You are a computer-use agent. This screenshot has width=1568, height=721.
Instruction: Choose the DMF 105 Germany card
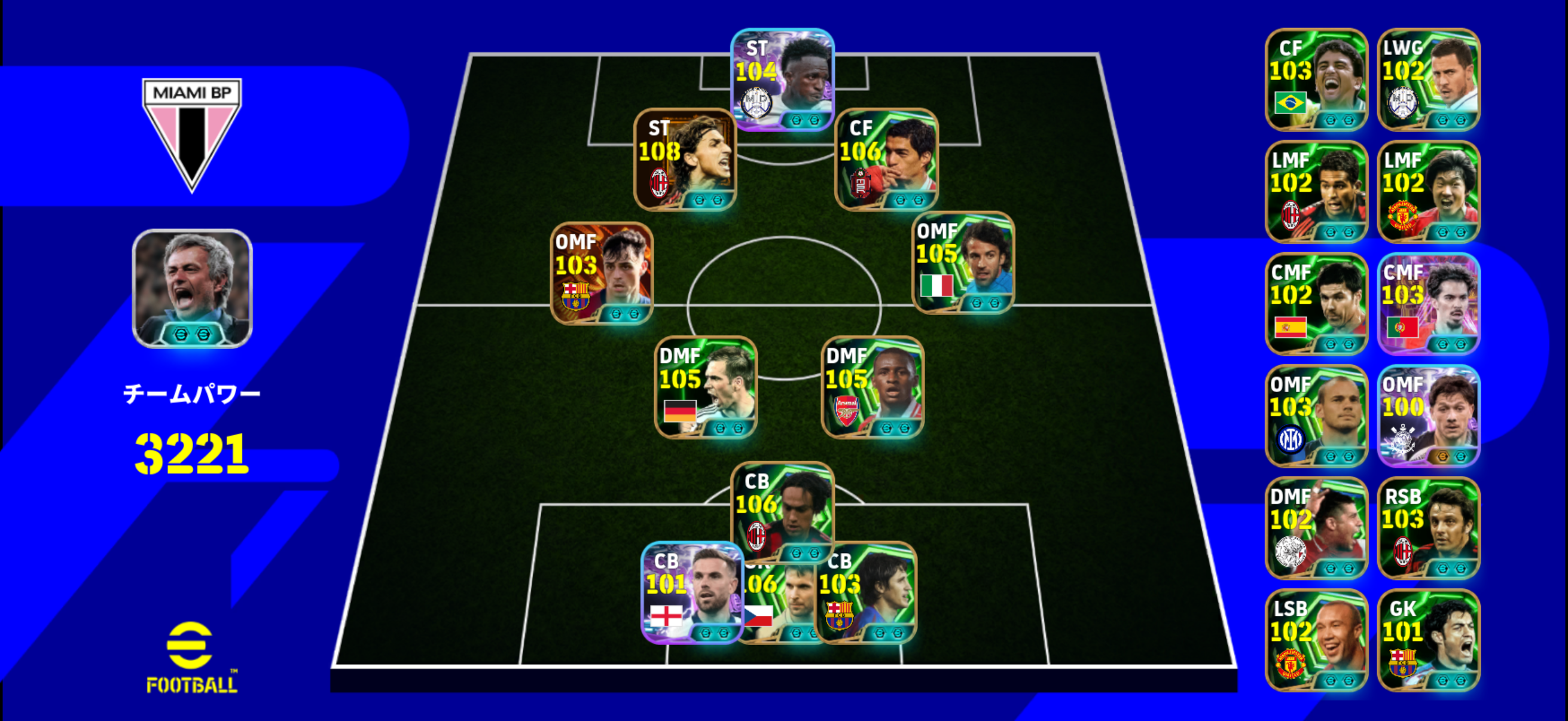706,387
